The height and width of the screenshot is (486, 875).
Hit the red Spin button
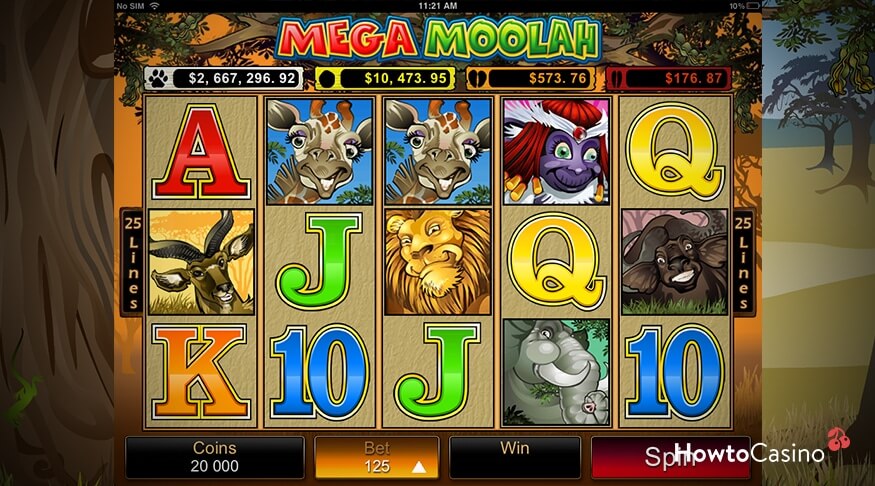click(669, 457)
